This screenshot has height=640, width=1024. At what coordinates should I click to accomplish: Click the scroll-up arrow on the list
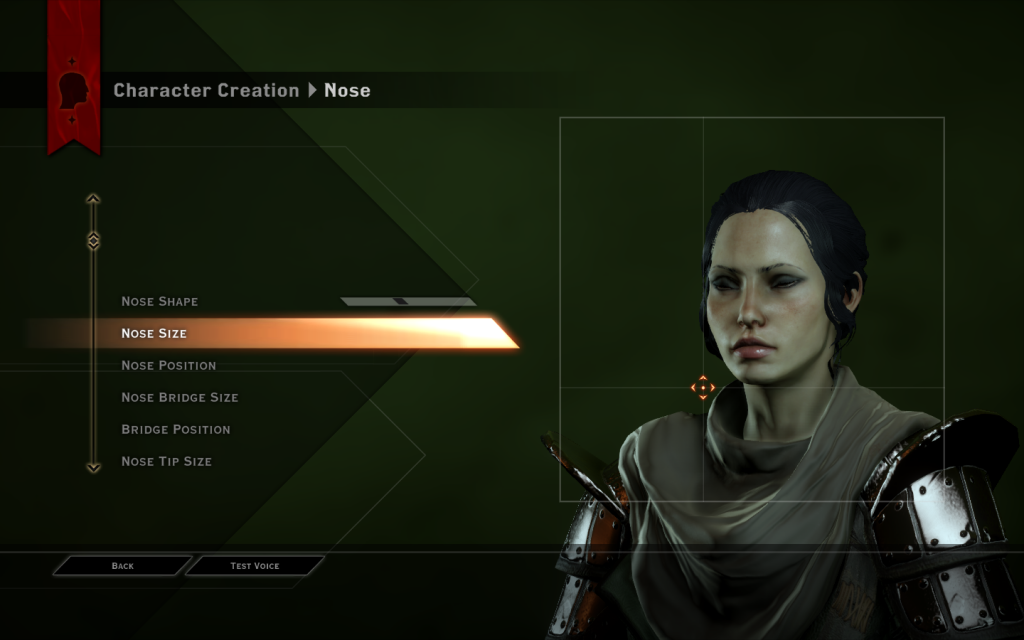pos(93,199)
